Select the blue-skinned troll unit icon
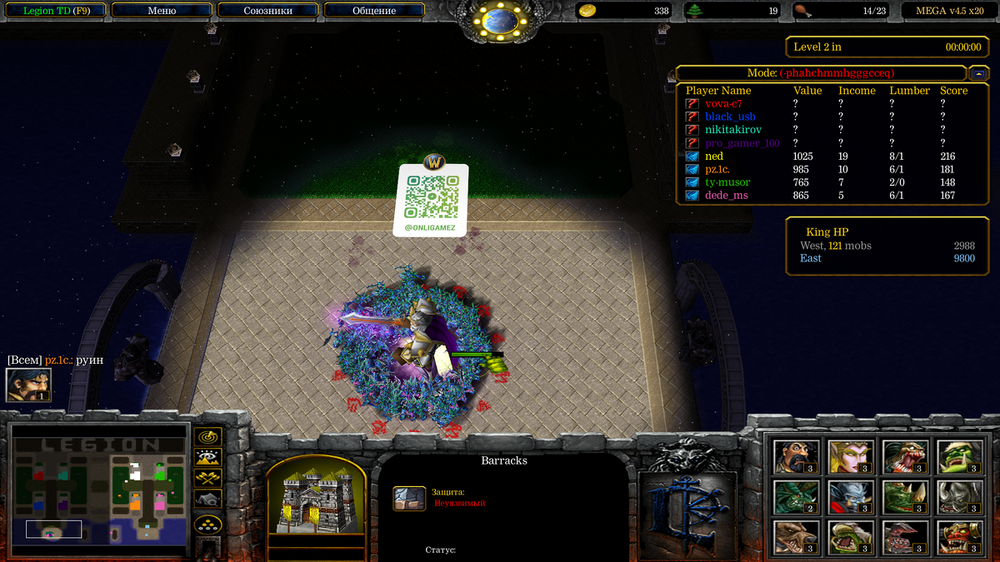Screen dimensions: 1000x562 851,497
